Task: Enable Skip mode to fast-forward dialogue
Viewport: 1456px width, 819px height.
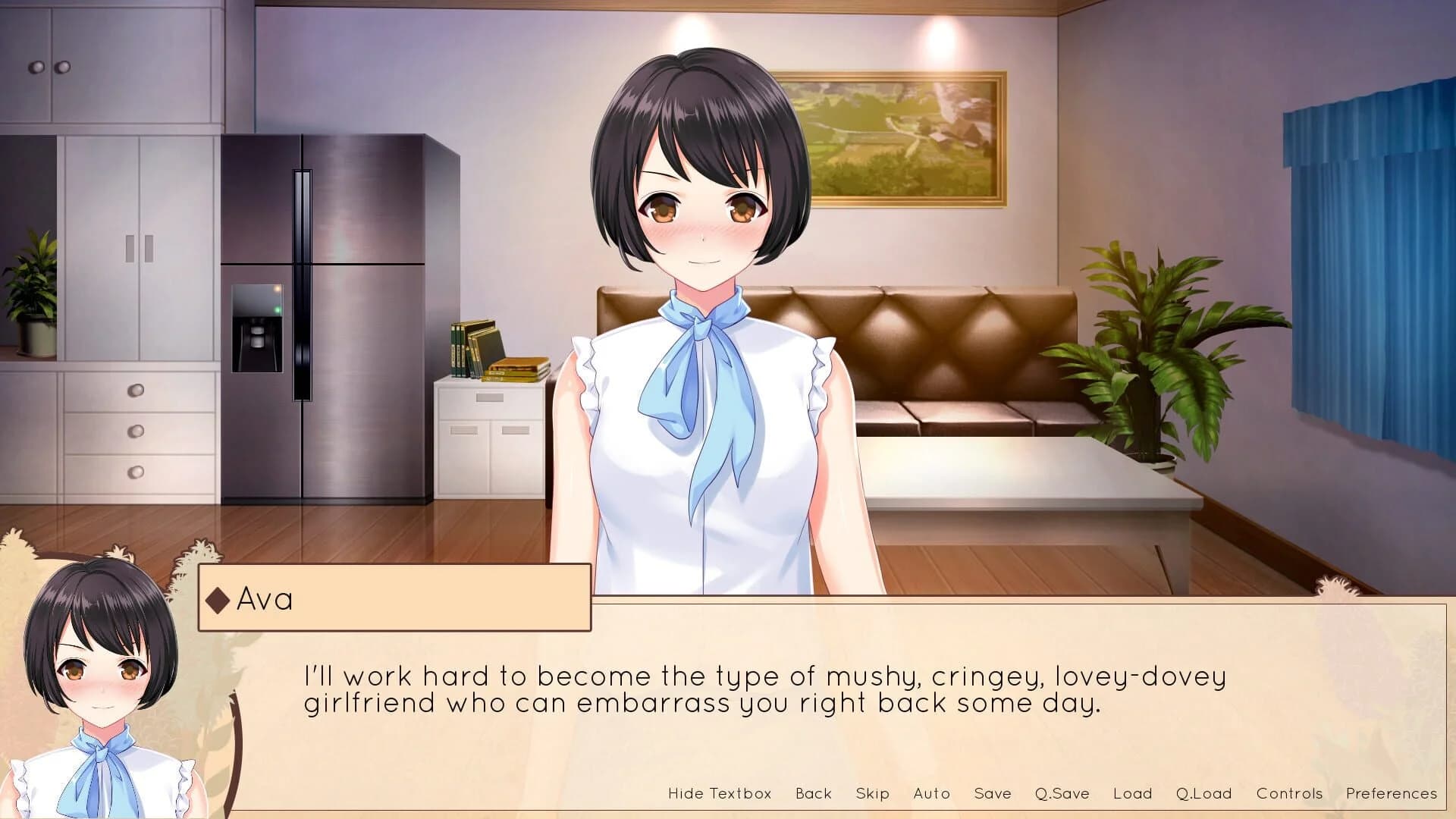Action: point(872,793)
